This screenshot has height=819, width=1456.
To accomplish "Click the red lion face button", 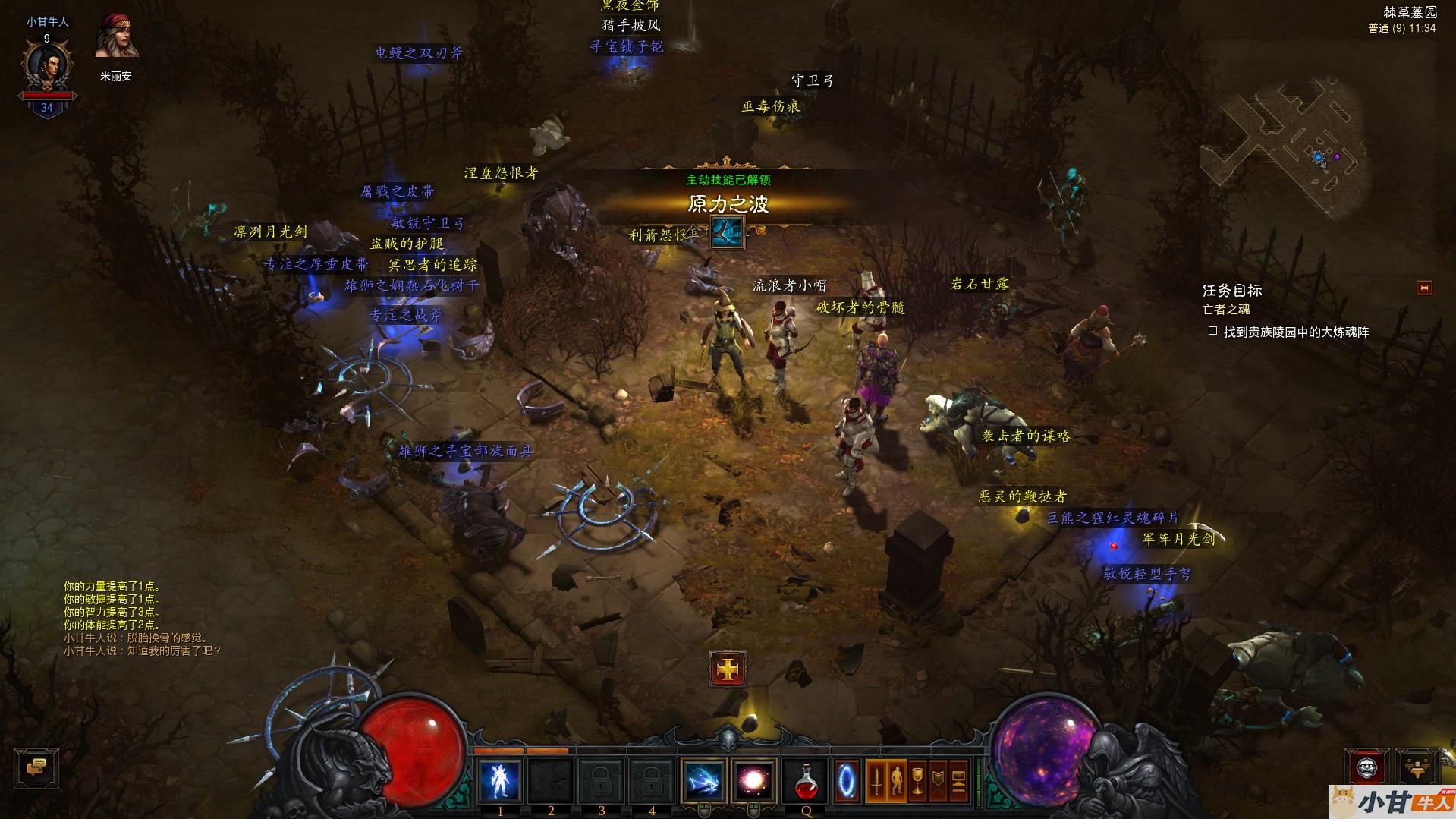I will [1366, 767].
